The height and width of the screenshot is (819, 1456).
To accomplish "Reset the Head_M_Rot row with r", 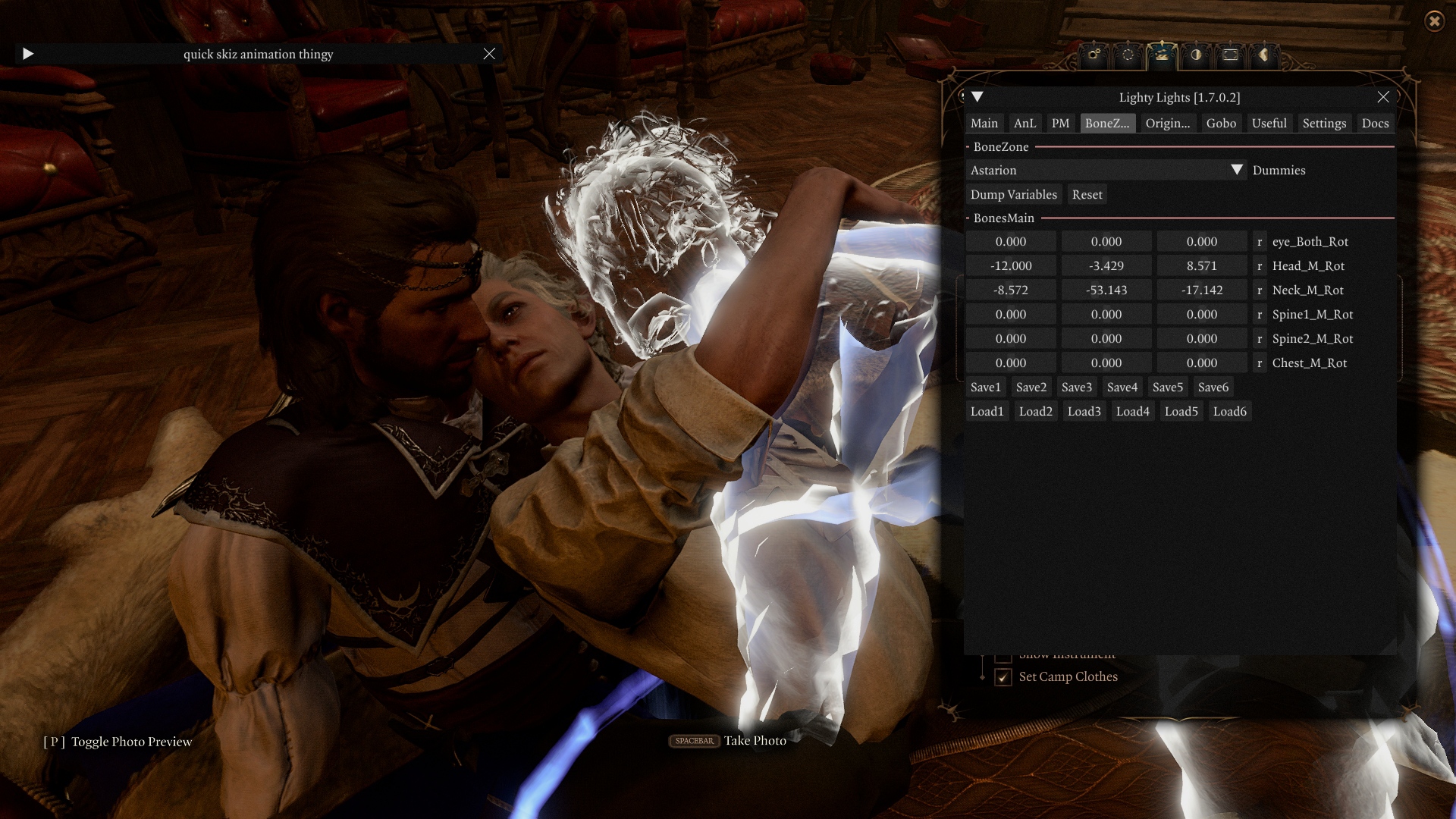I will 1260,265.
